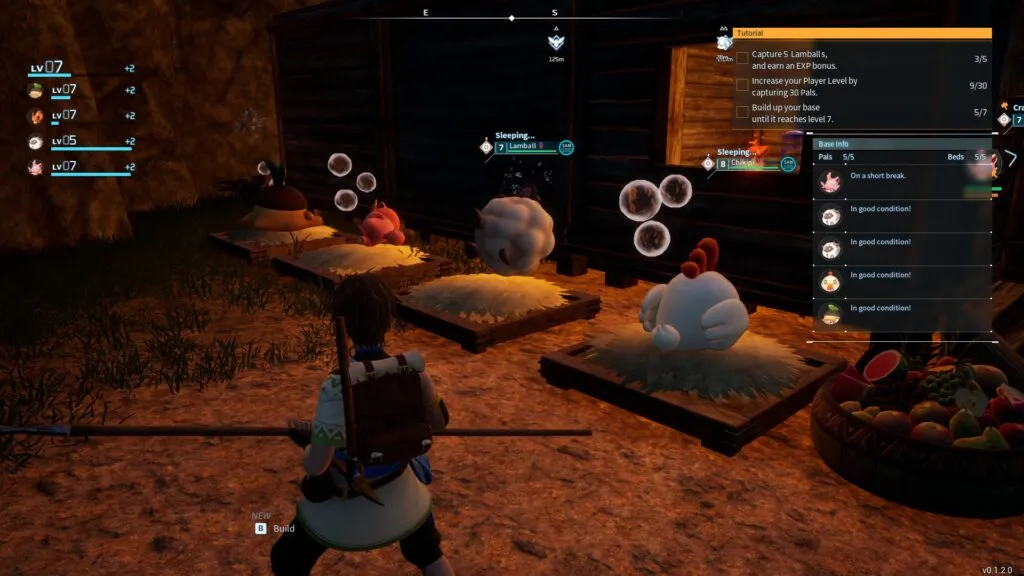This screenshot has width=1024, height=576.
Task: Tick the Capture 5 Lamballs objective checkbox
Action: (742, 59)
